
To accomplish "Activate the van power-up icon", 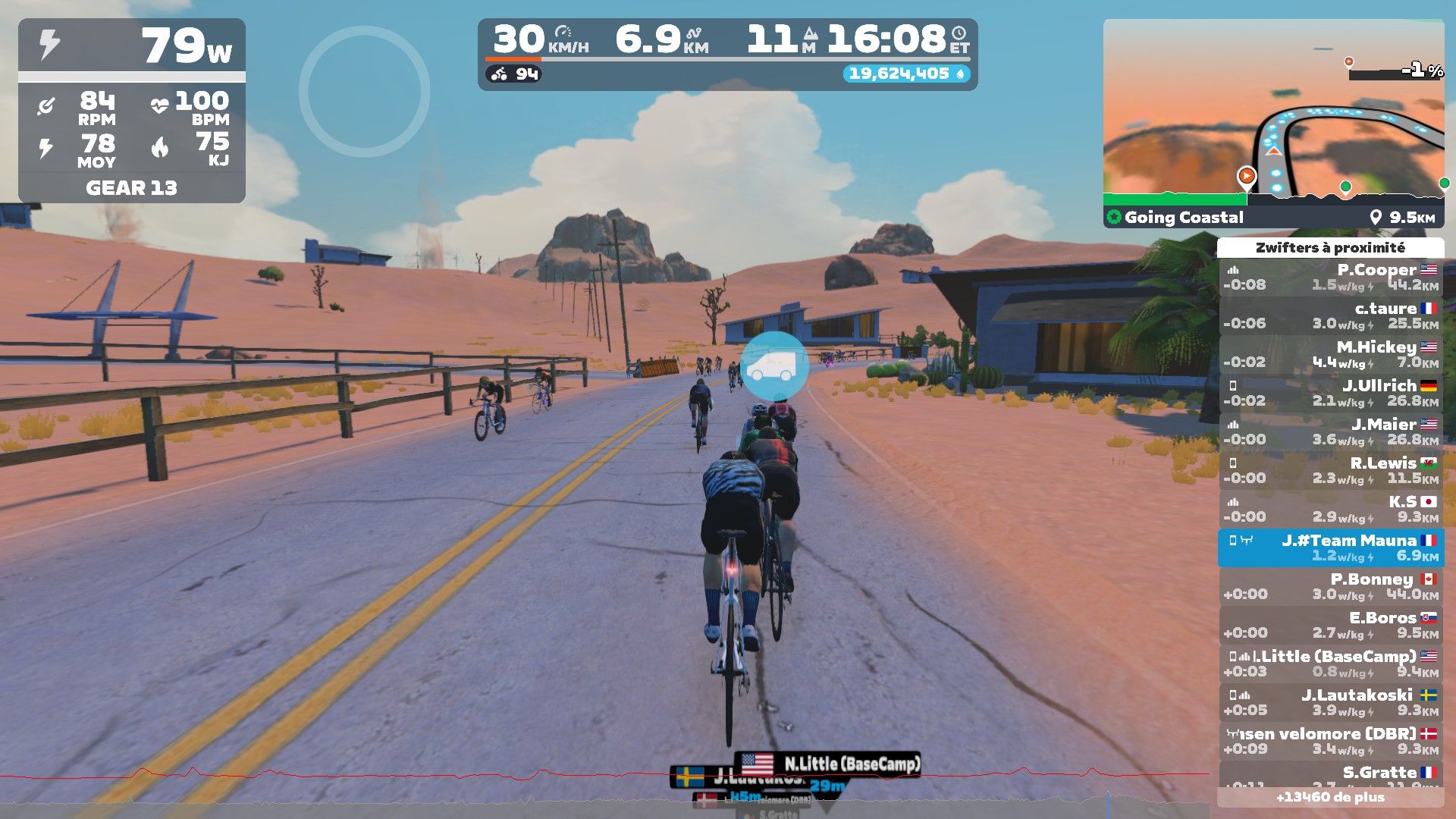I will coord(773,366).
